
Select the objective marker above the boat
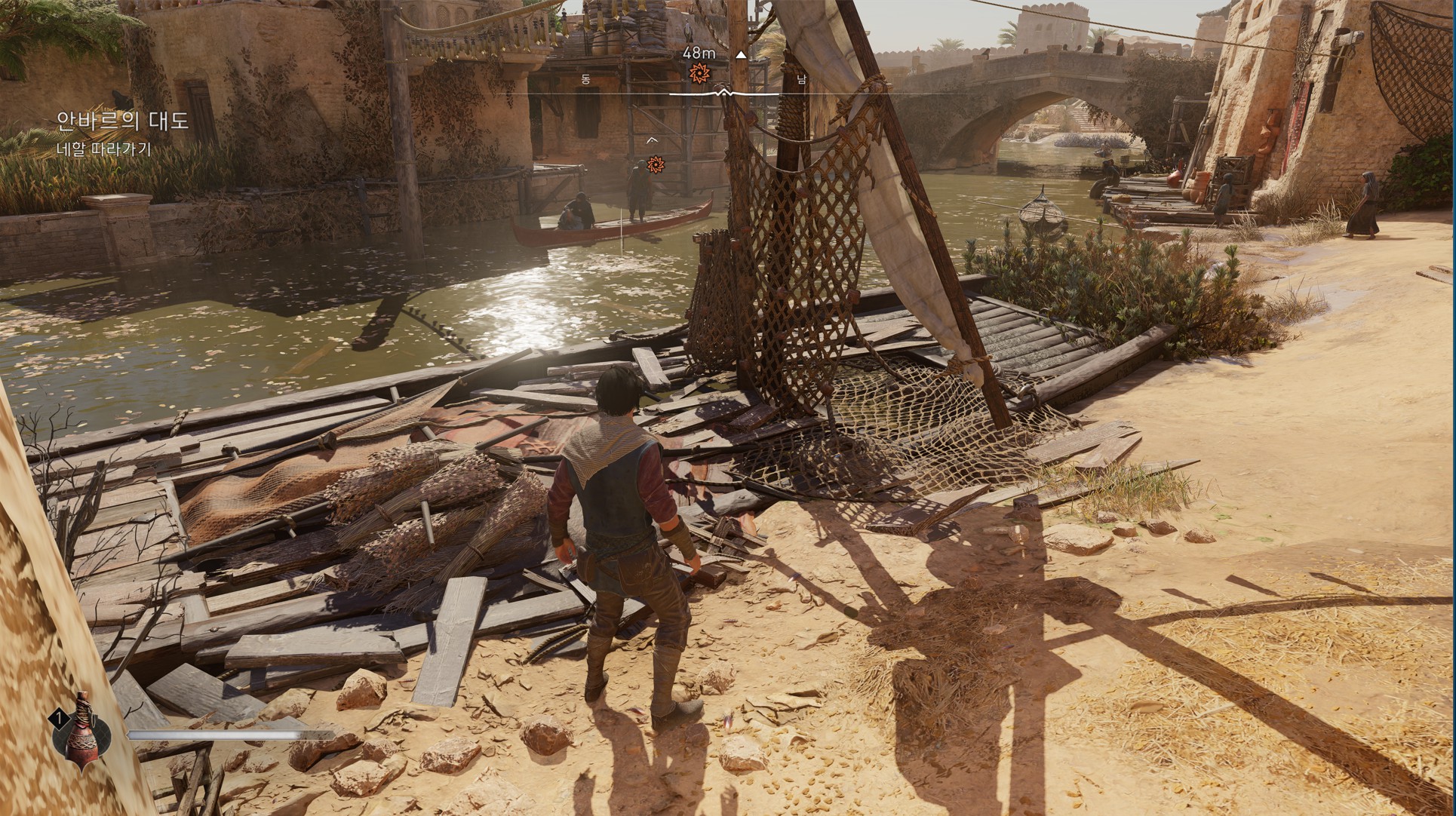[656, 164]
